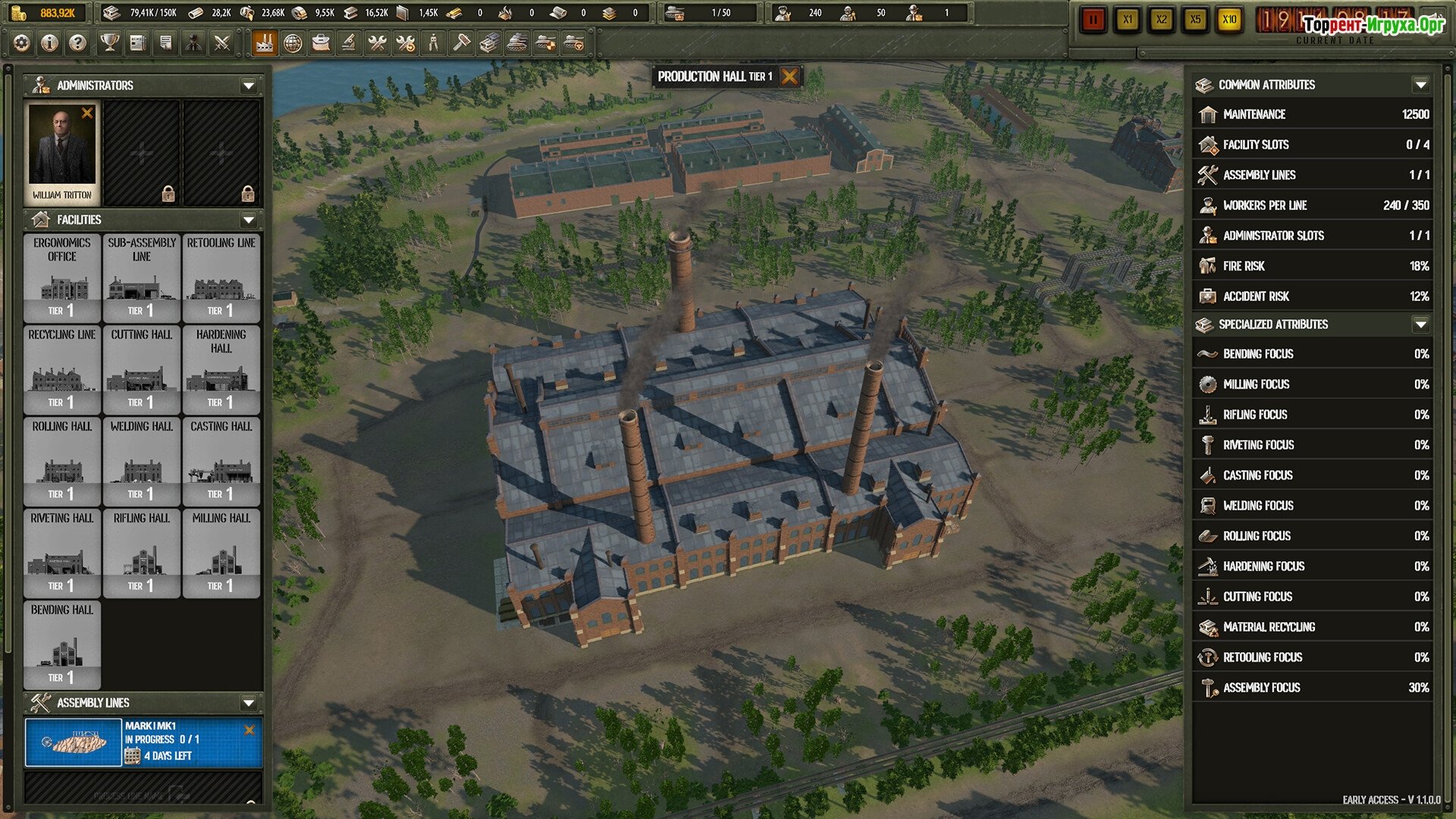
Task: Pause the game with the red button
Action: point(1093,20)
